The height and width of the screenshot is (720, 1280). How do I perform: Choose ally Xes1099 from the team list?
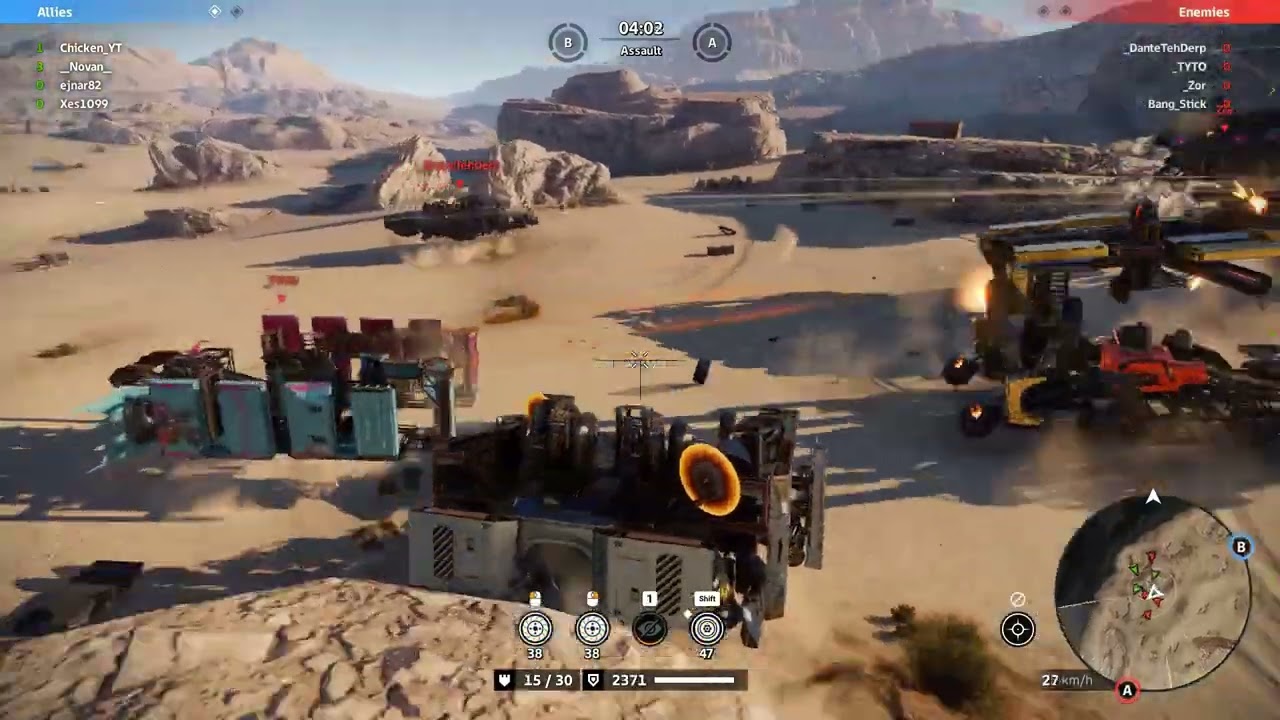click(x=83, y=104)
